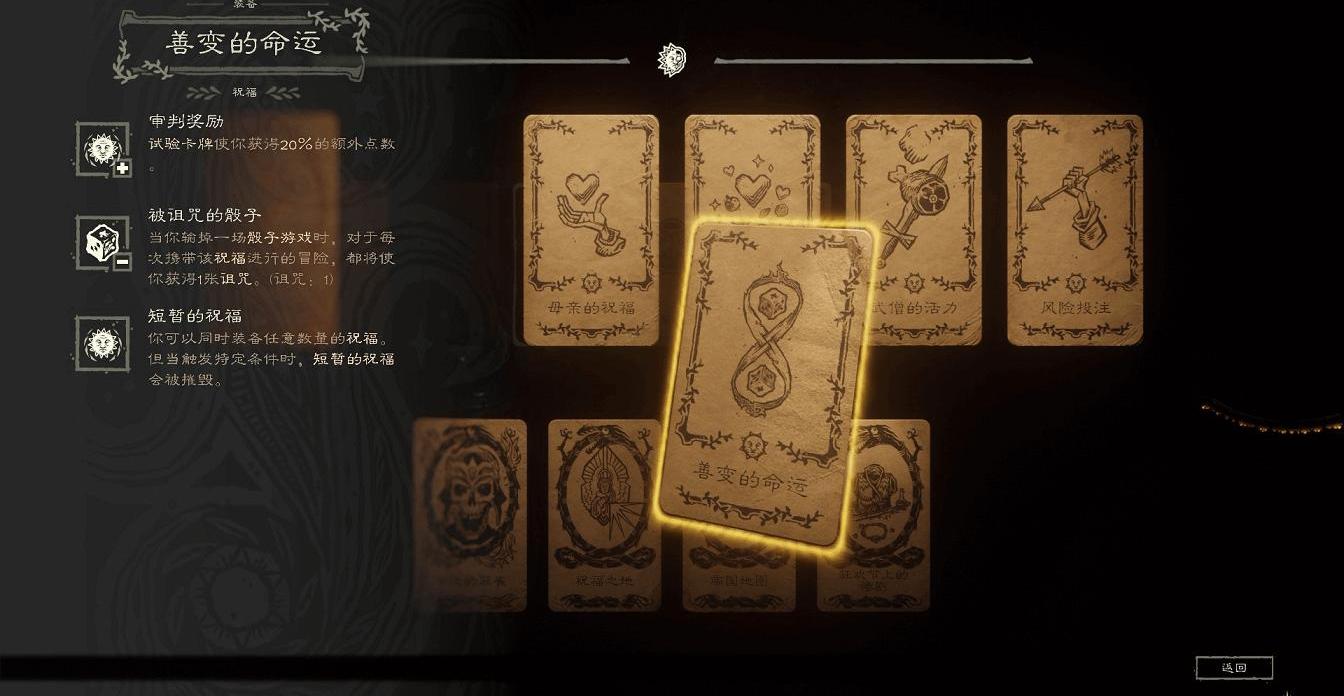Image resolution: width=1344 pixels, height=696 pixels.
Task: Select the ogre figure card
Action: (x=882, y=515)
